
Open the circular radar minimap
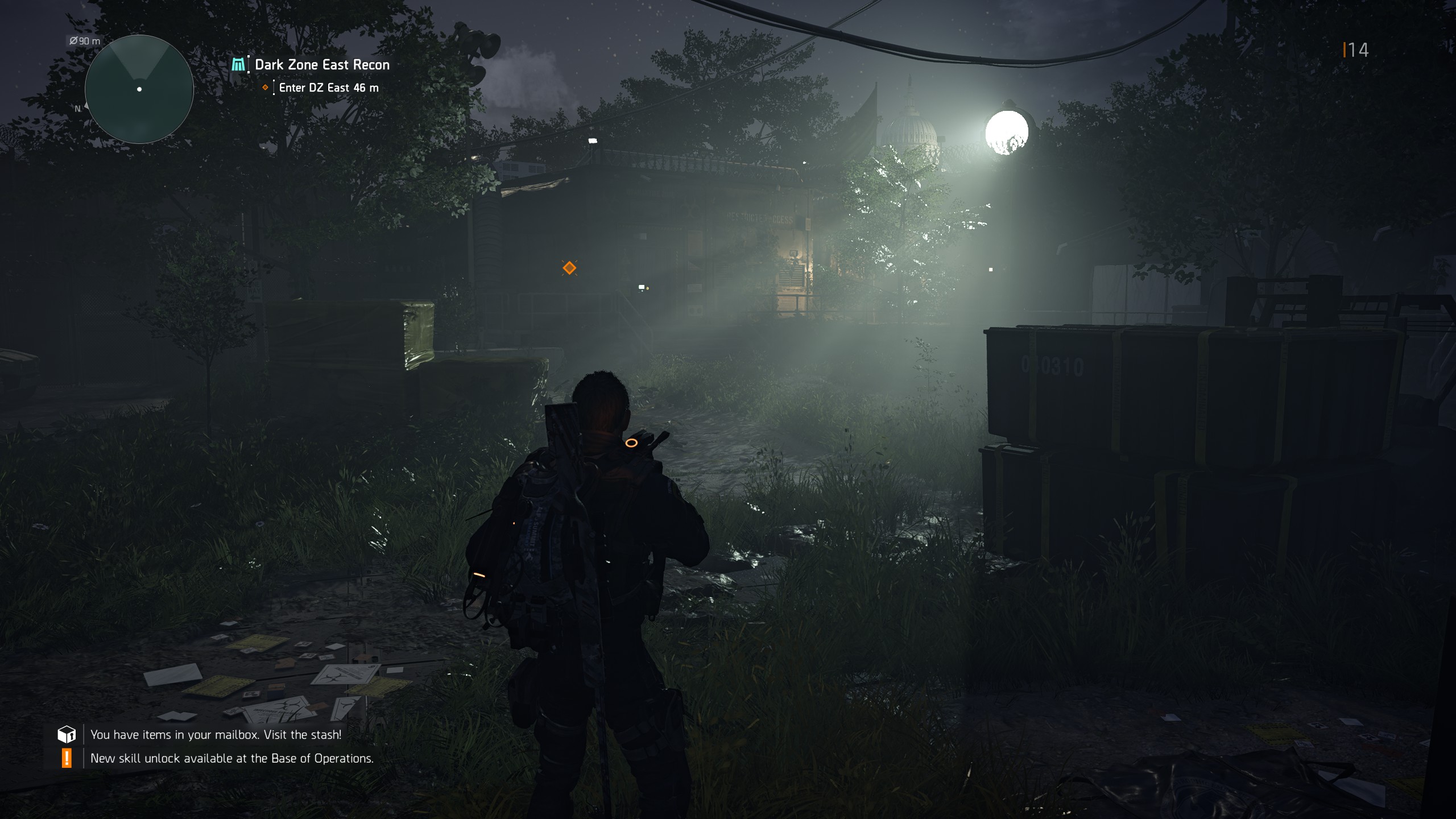point(139,89)
